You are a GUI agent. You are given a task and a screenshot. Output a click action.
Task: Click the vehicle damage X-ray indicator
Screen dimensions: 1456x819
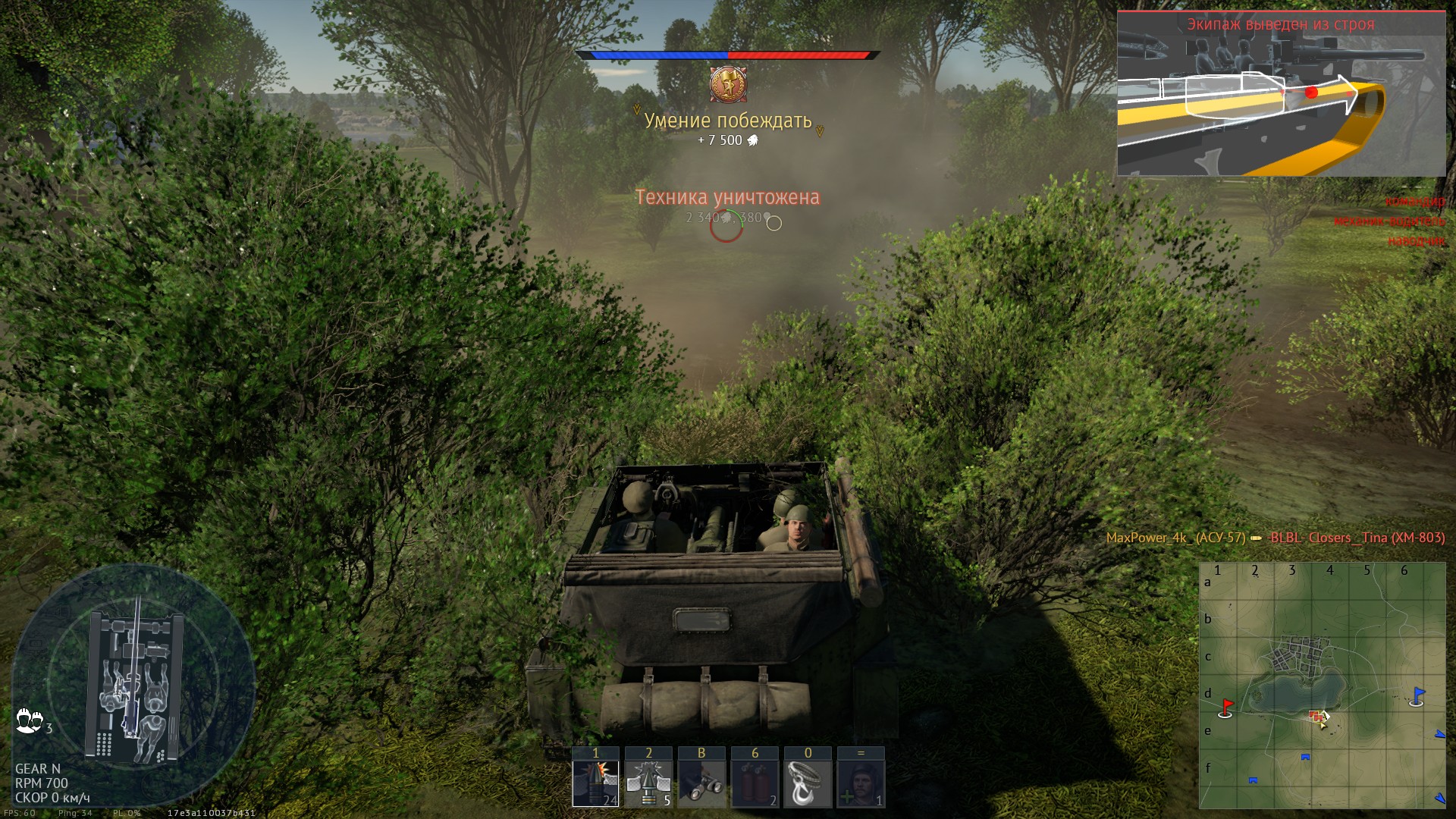[x=134, y=686]
